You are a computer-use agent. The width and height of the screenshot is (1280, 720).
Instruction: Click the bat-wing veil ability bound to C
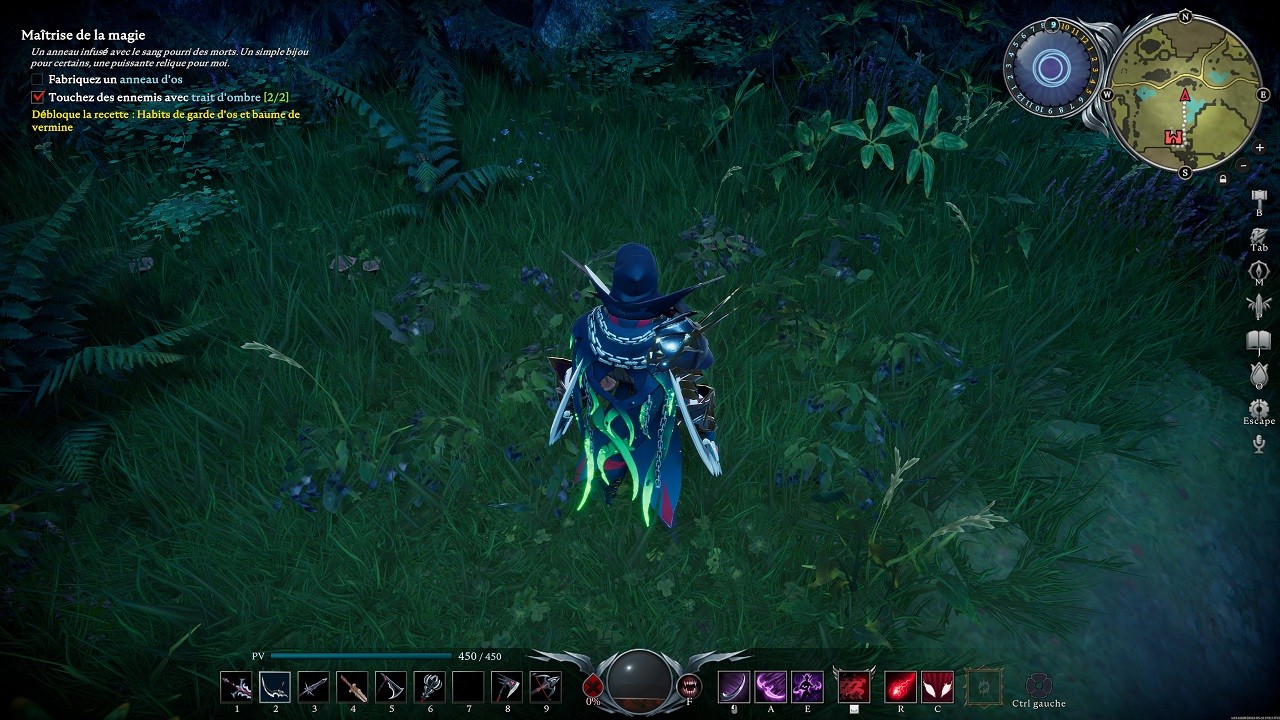pyautogui.click(x=937, y=685)
